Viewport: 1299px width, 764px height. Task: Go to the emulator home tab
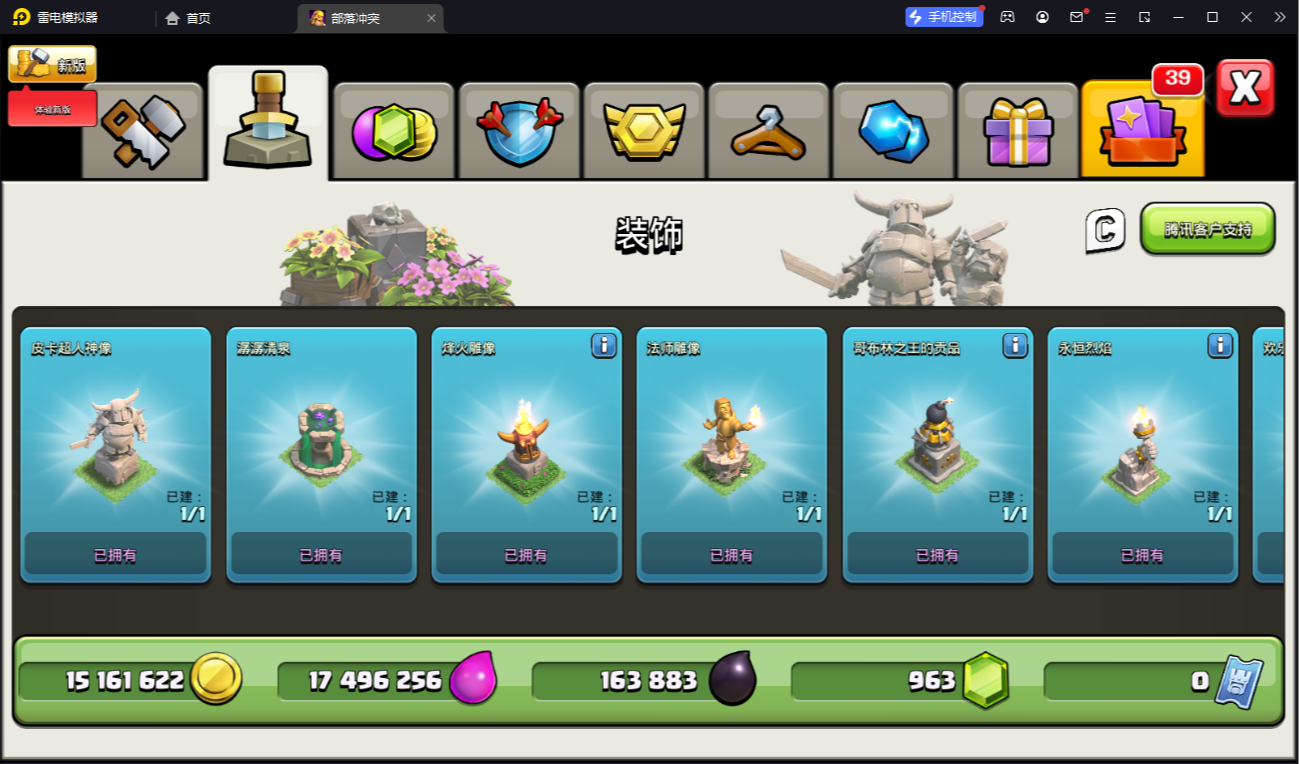(188, 18)
